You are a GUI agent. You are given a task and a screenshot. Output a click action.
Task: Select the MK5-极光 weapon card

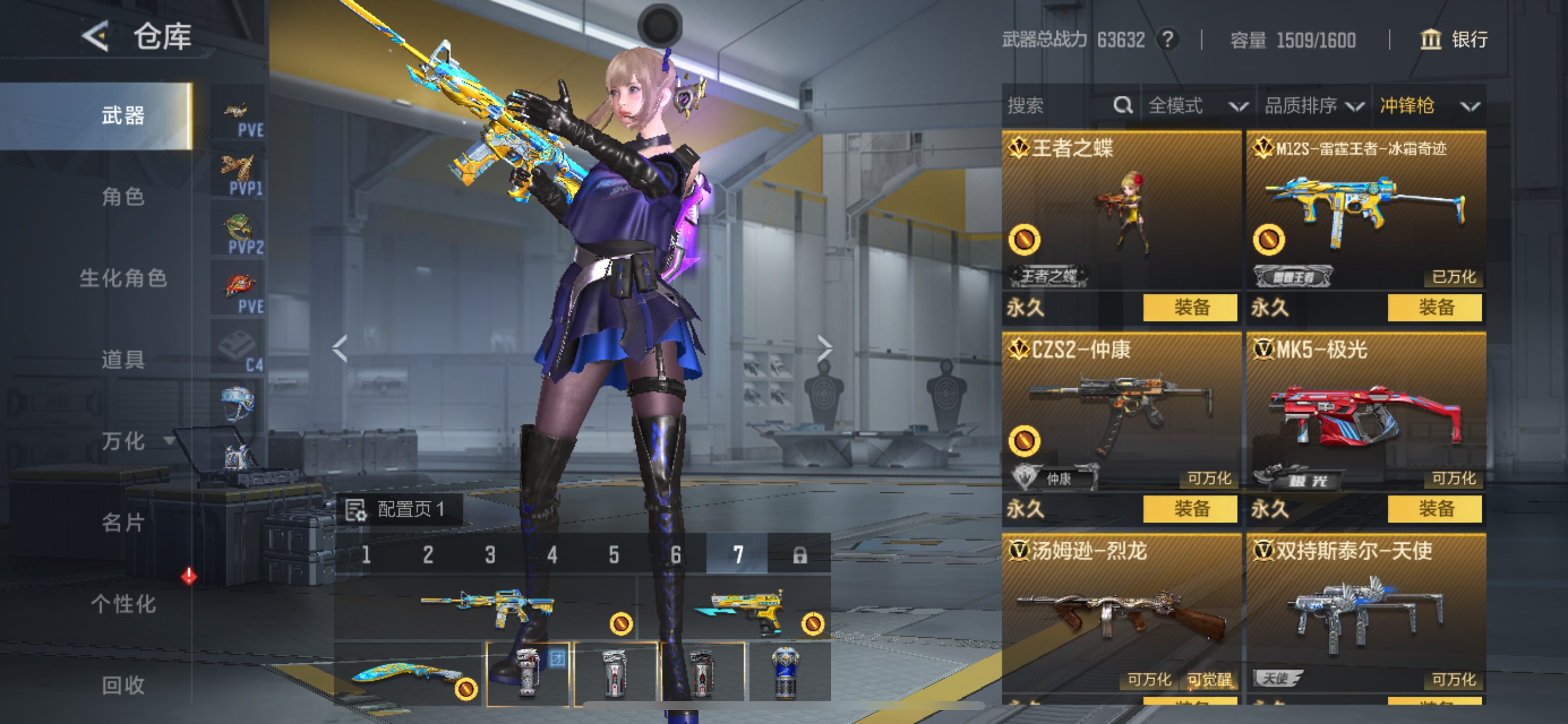pyautogui.click(x=1366, y=414)
